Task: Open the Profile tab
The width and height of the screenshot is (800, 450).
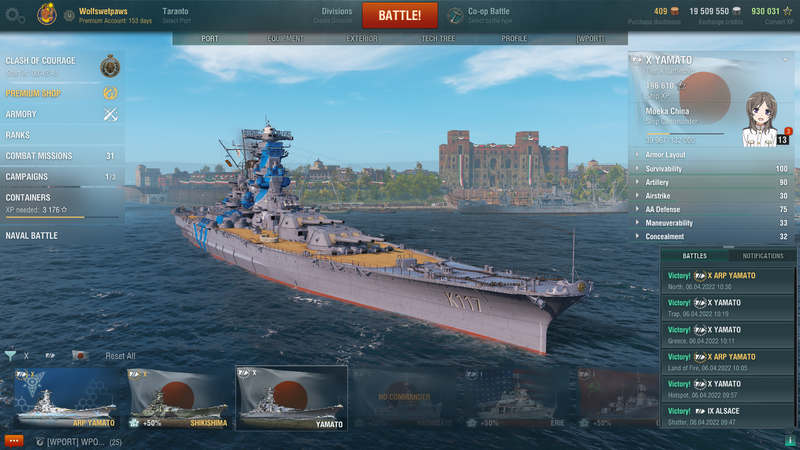Action: [514, 39]
